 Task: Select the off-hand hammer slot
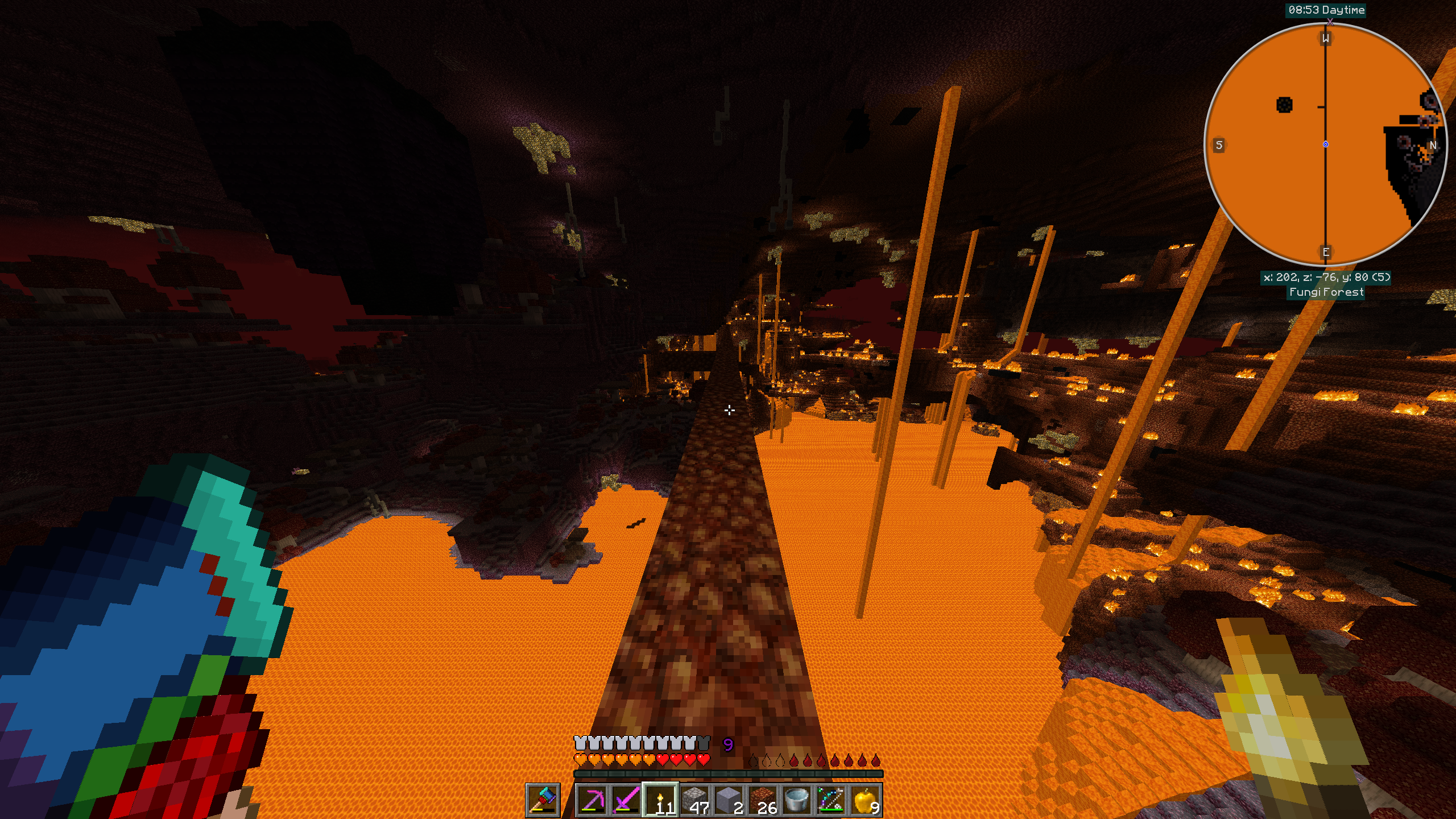coord(543,800)
